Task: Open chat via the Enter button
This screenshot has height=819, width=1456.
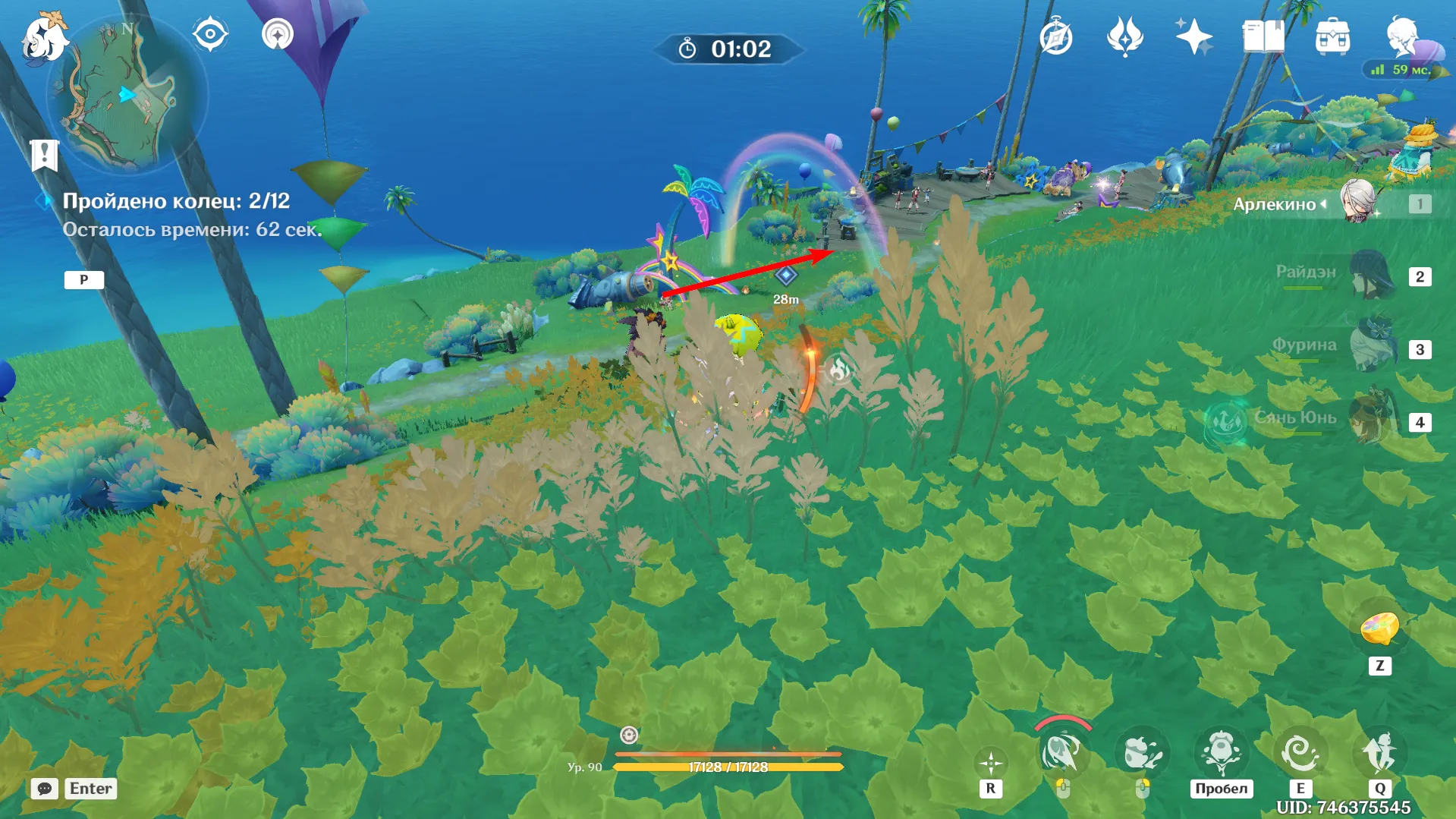Action: tap(90, 788)
